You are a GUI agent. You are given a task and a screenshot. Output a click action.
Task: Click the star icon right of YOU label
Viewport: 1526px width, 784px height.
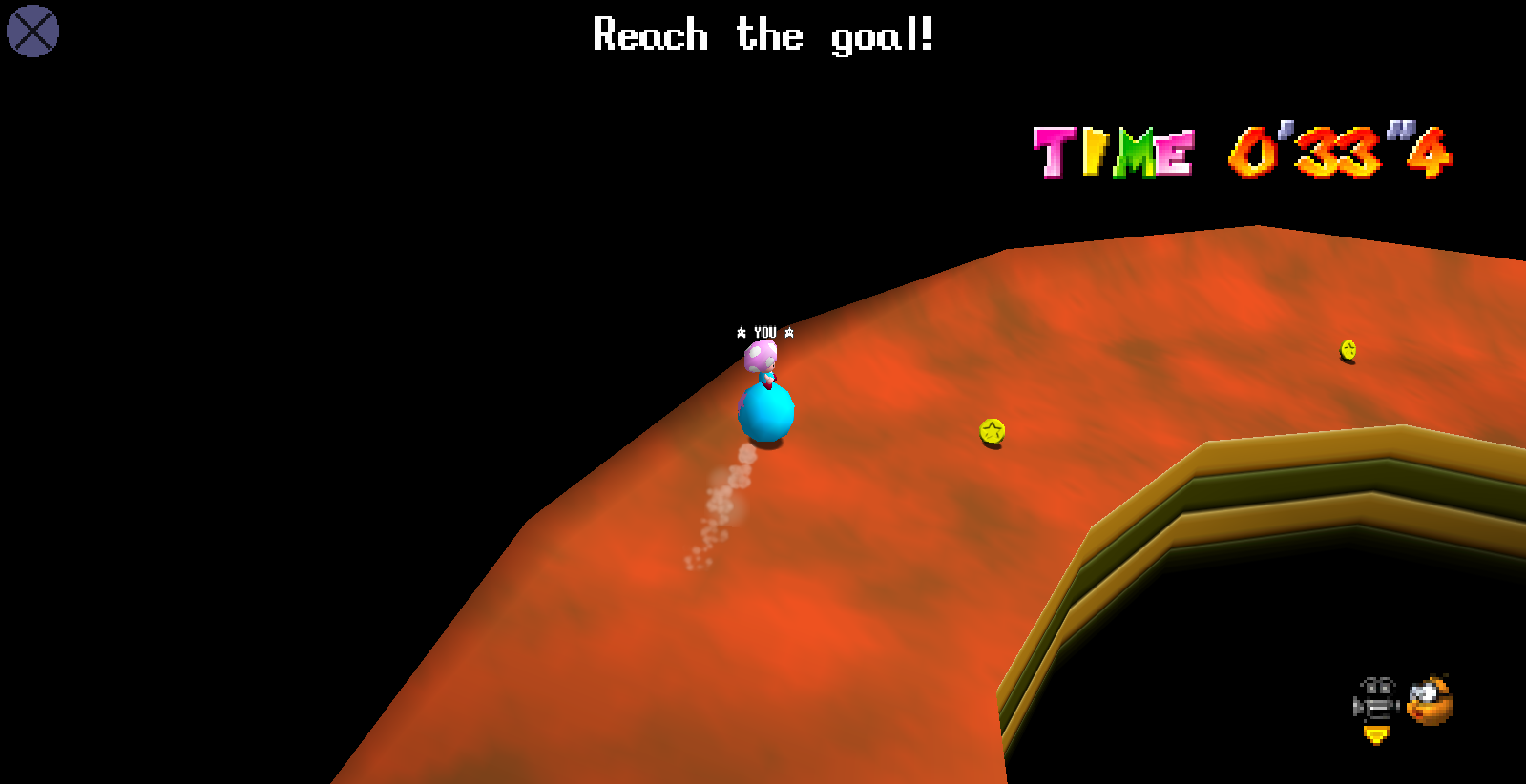pyautogui.click(x=789, y=334)
